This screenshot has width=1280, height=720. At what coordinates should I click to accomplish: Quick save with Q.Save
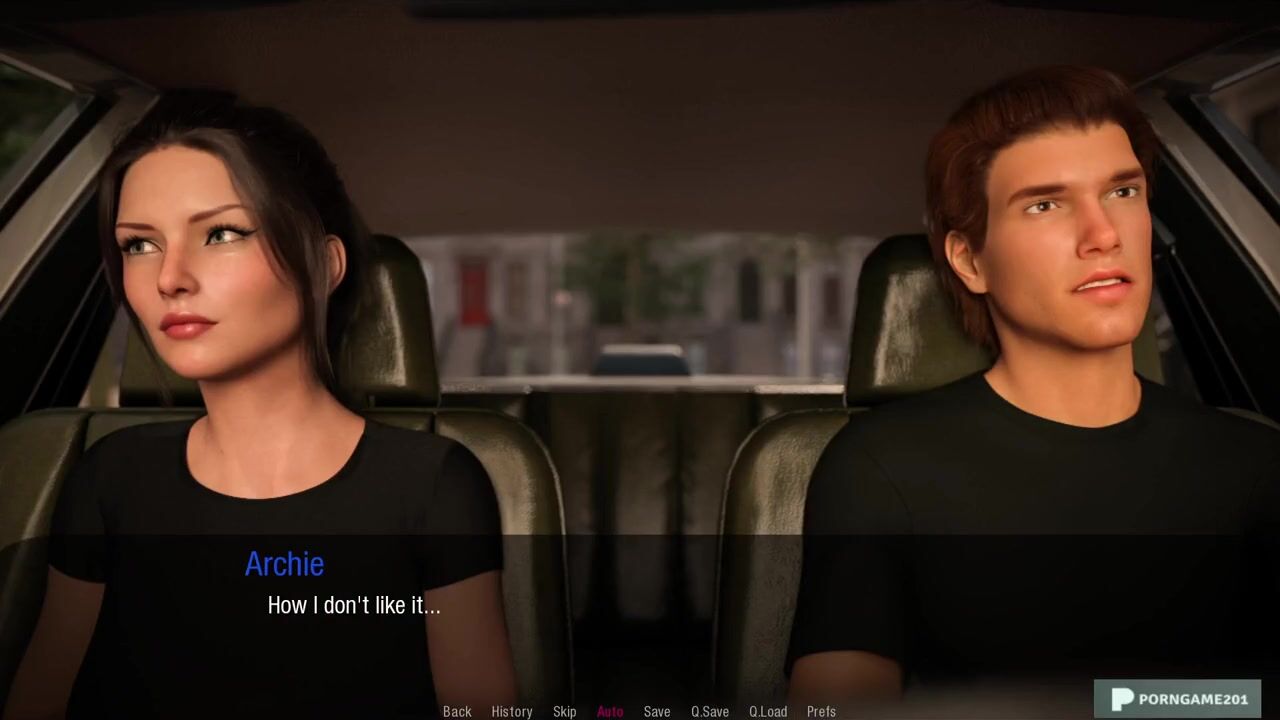point(710,711)
